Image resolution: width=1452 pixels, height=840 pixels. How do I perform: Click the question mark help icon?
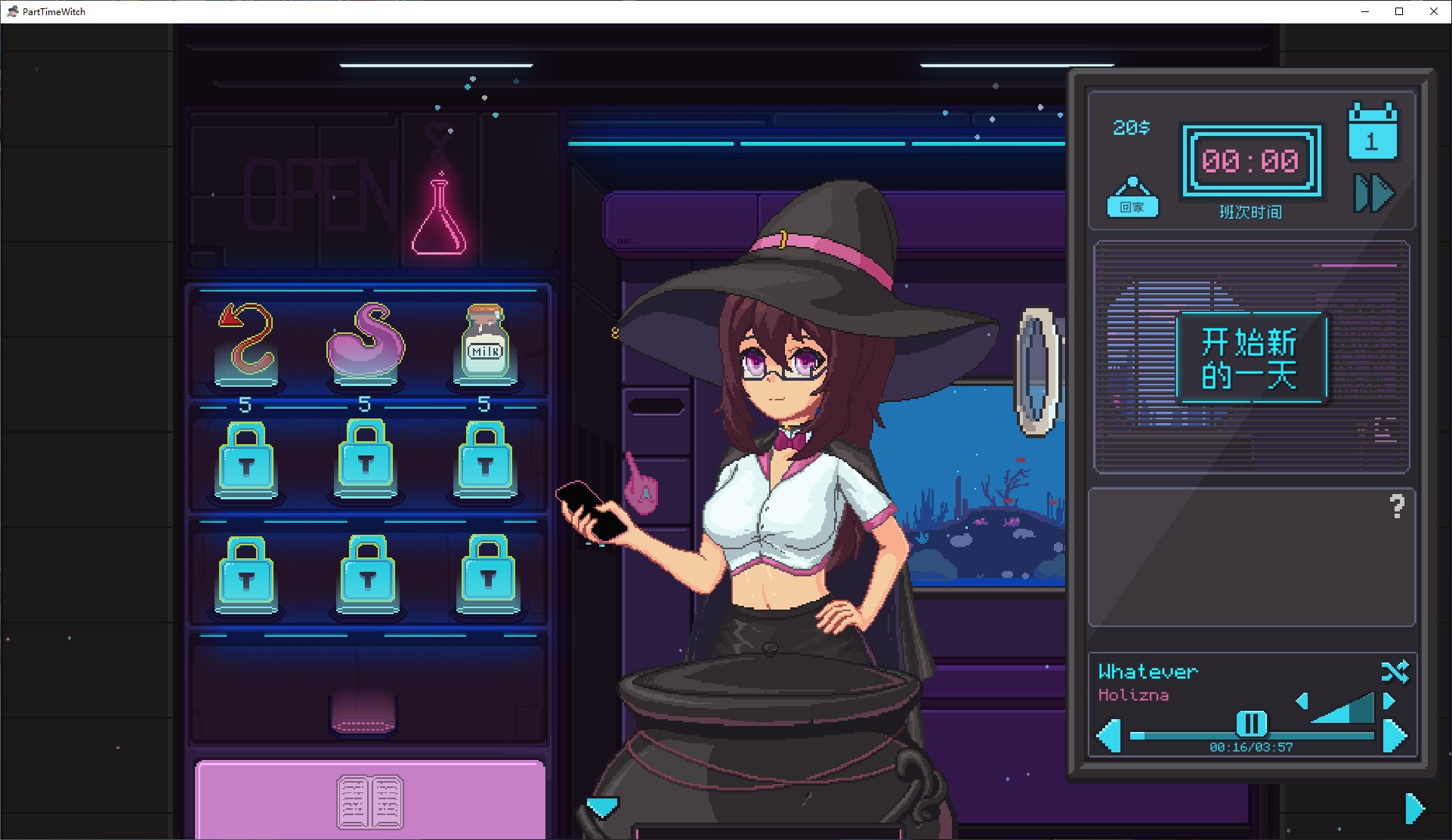point(1397,505)
